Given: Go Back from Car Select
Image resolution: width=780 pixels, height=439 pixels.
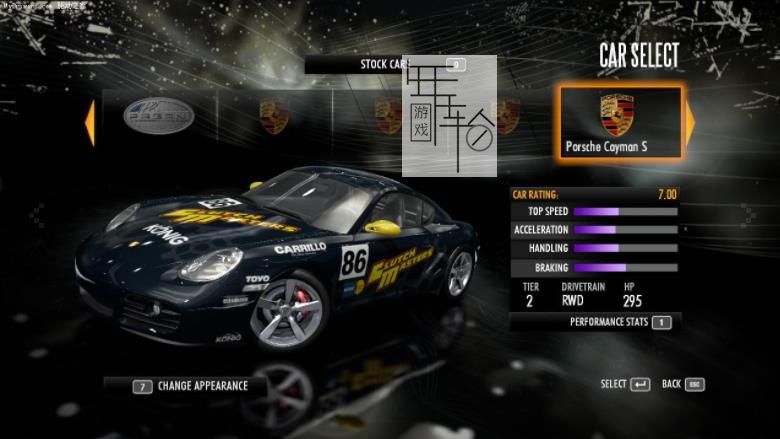Looking at the screenshot, I should tap(683, 384).
